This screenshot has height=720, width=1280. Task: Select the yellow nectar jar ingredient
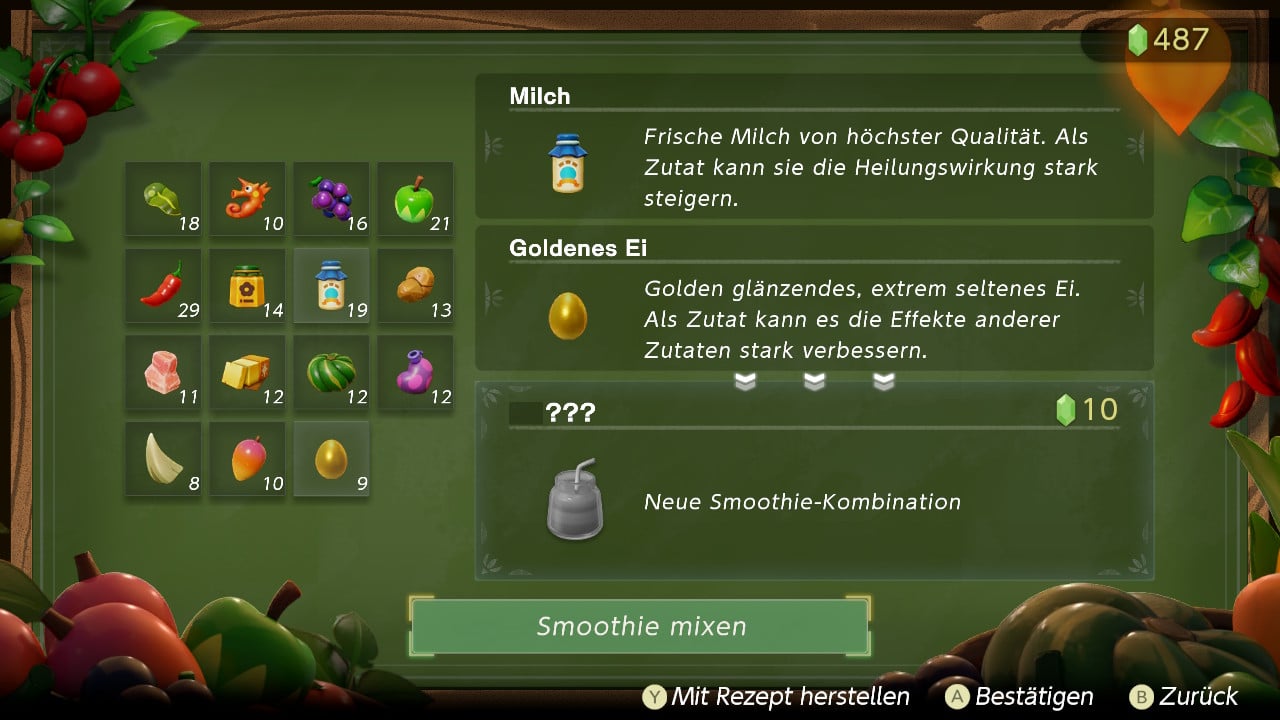point(247,286)
